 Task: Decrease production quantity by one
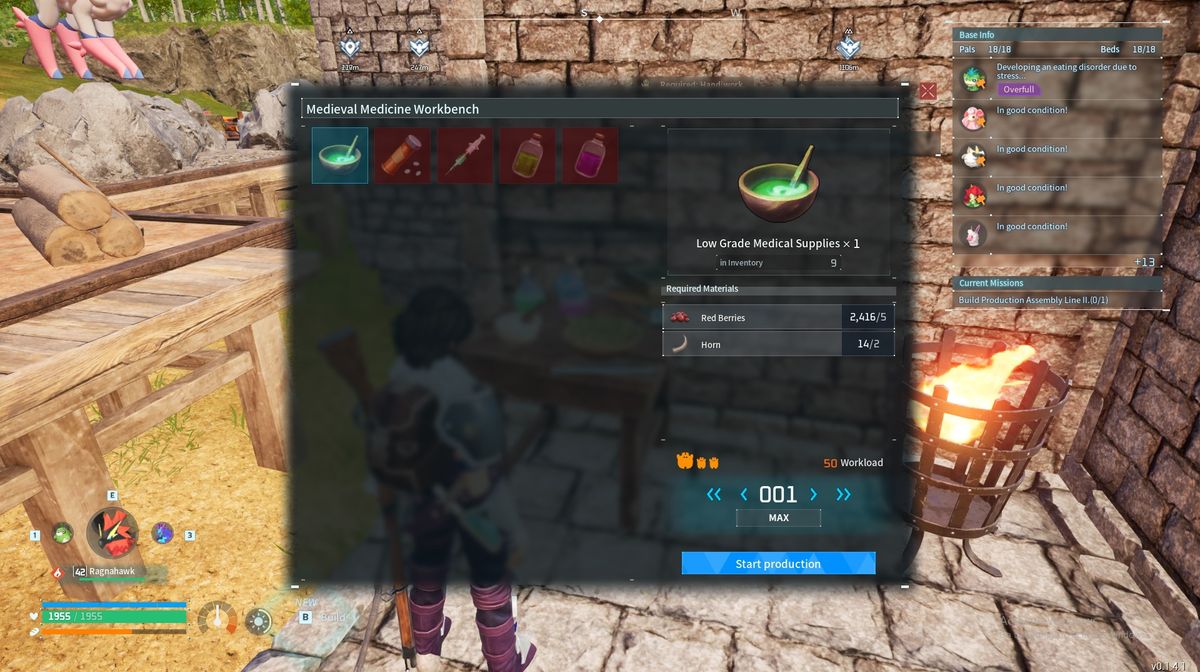(x=743, y=494)
